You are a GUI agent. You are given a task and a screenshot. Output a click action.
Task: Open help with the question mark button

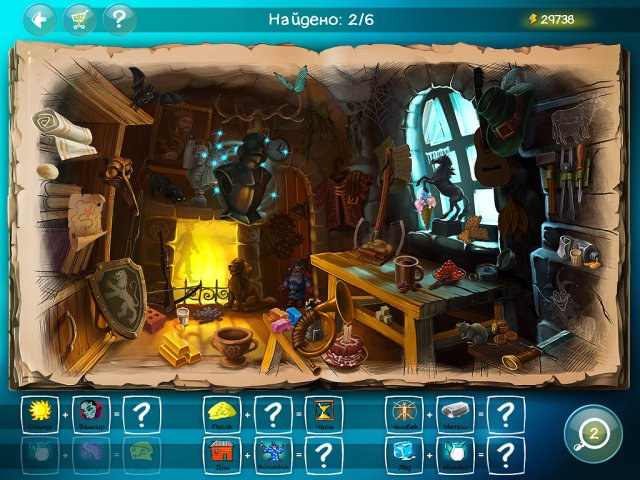pos(119,19)
